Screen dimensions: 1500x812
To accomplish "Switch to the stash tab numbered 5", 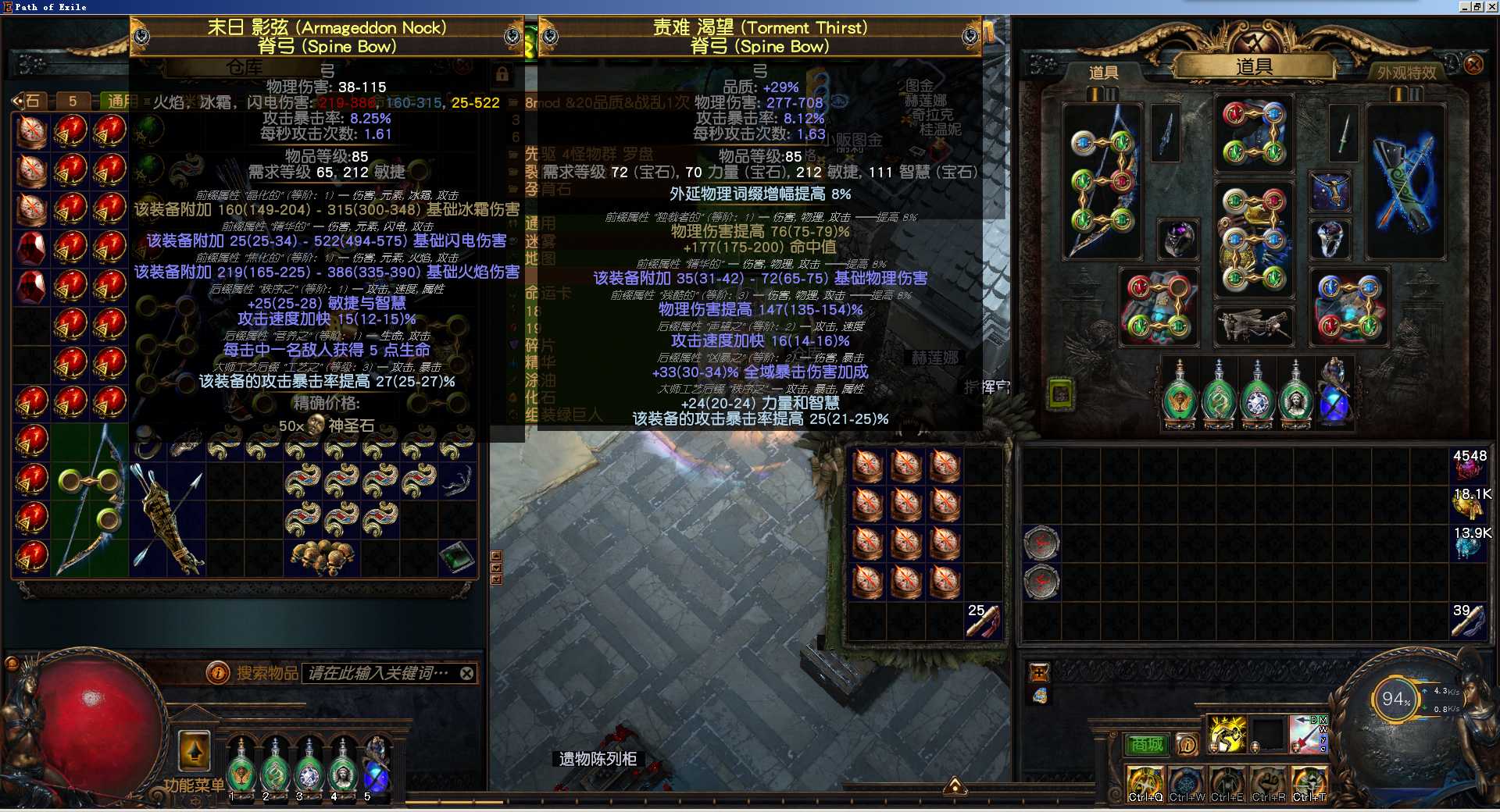I will click(x=72, y=101).
